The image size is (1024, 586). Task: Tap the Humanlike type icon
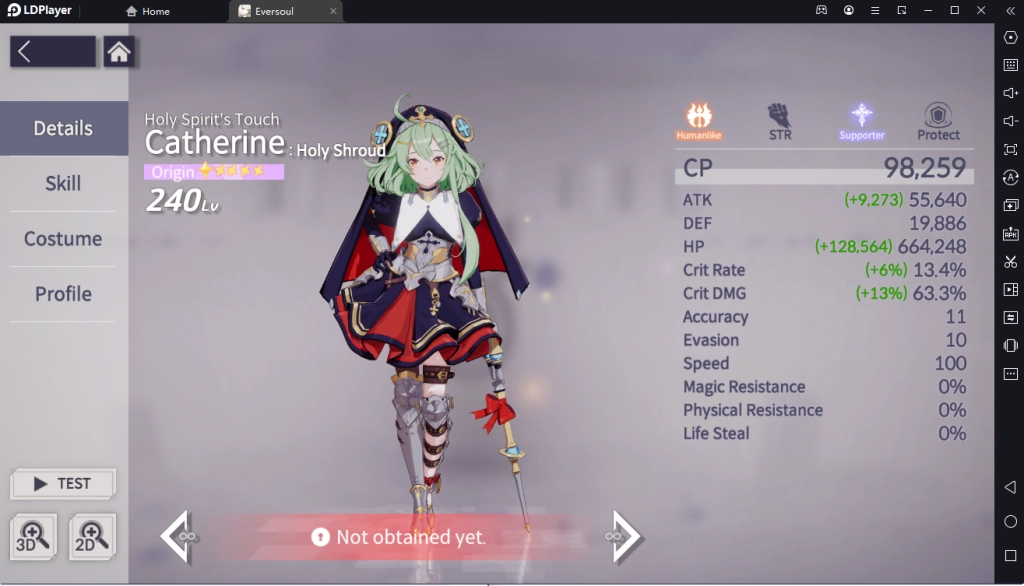pyautogui.click(x=699, y=120)
